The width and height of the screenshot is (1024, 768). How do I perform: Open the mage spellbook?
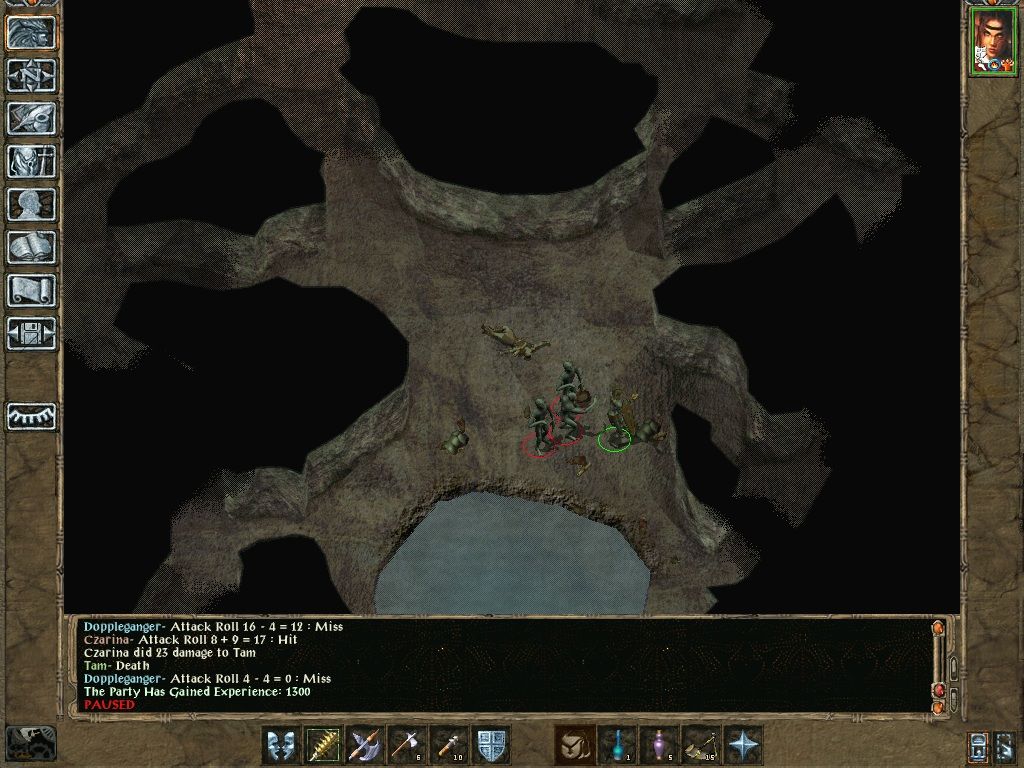(31, 246)
